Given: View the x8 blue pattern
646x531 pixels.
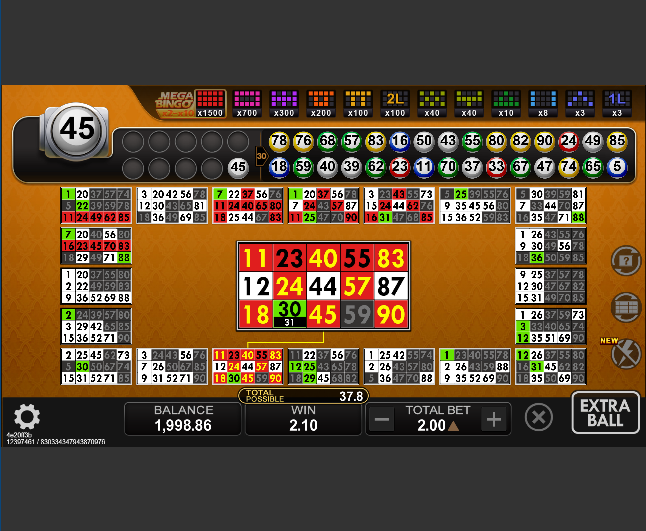Looking at the screenshot, I should pos(543,102).
